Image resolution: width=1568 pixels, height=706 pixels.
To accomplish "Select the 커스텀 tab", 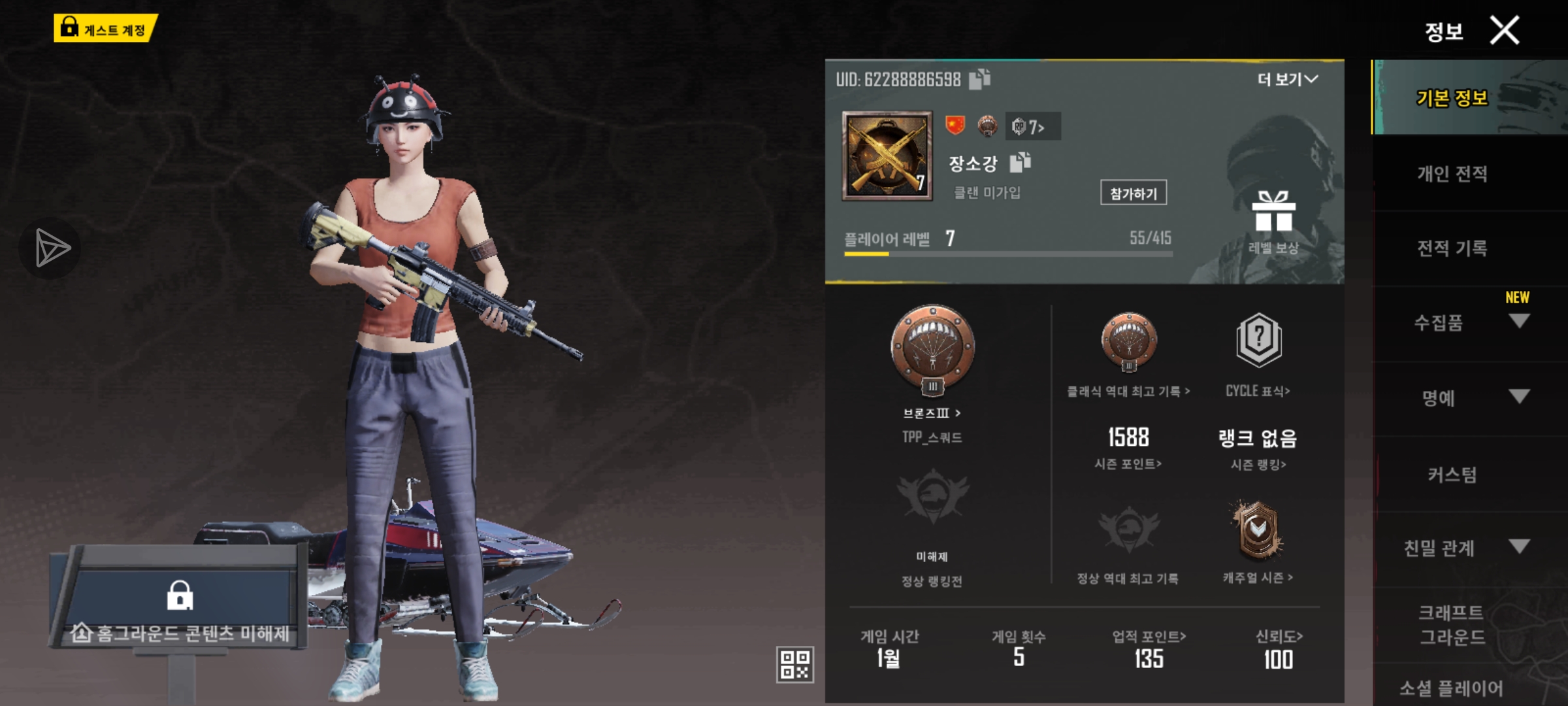I will 1452,474.
